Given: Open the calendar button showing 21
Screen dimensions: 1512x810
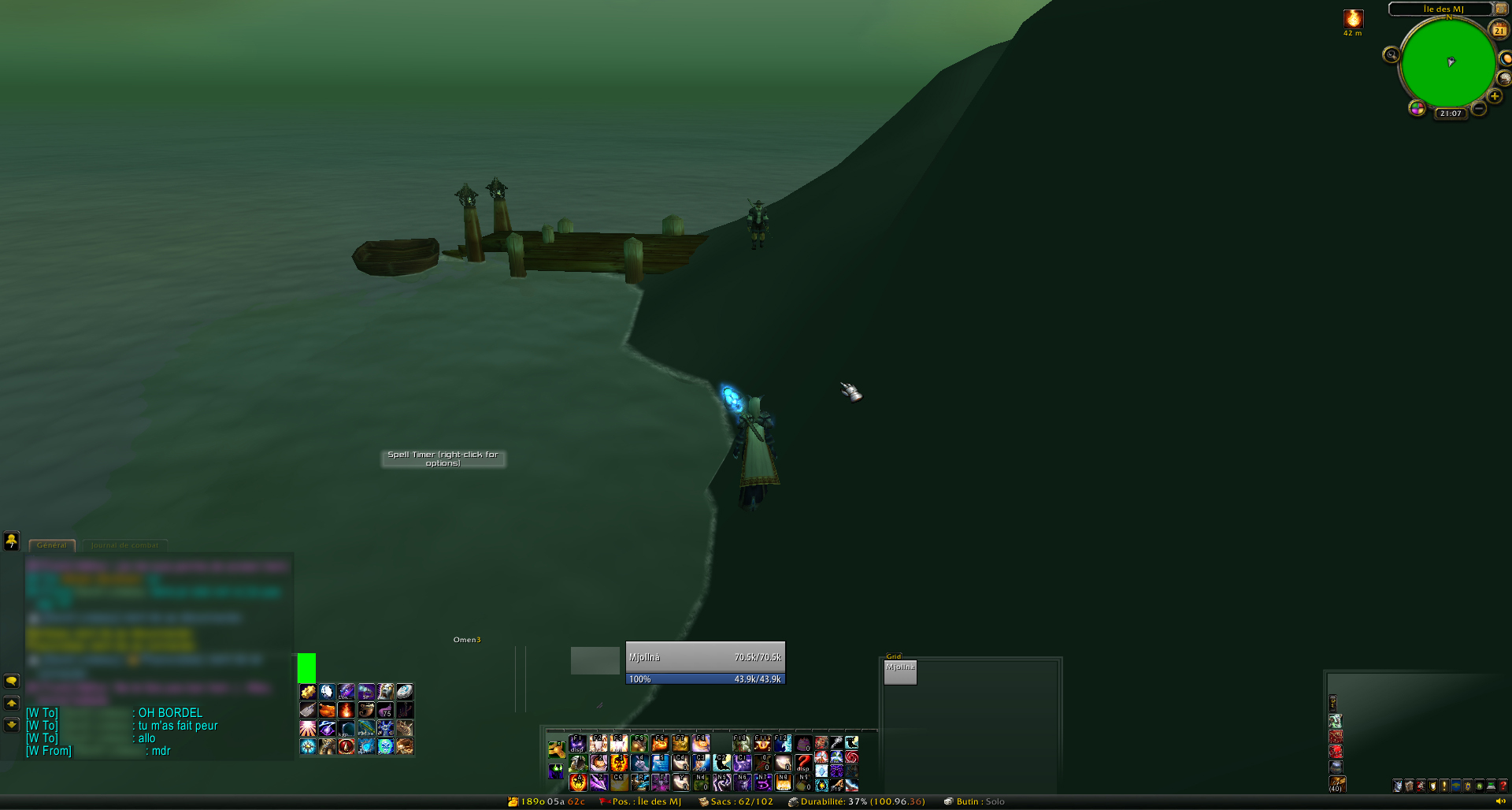Looking at the screenshot, I should click(1499, 30).
